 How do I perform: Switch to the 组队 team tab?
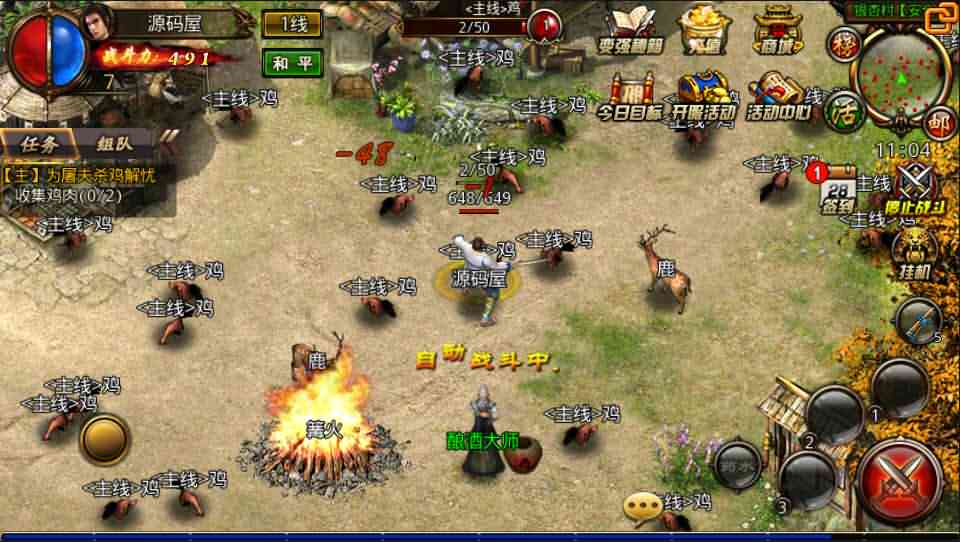click(x=114, y=143)
